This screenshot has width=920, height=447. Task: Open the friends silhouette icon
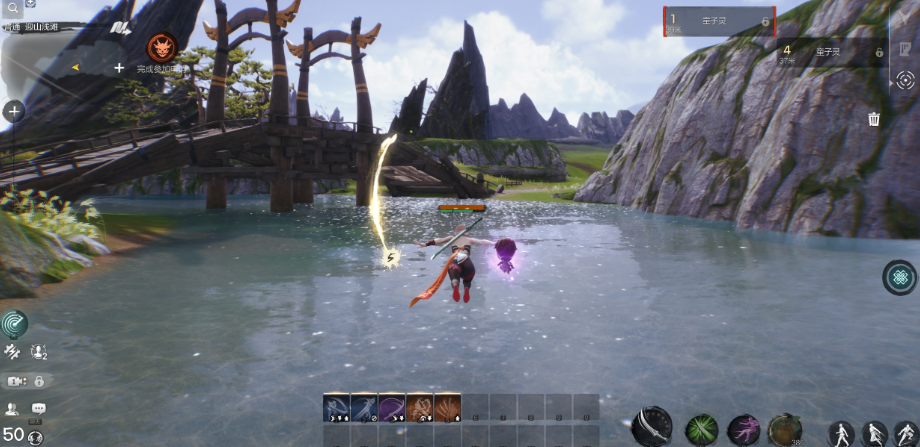tap(13, 408)
